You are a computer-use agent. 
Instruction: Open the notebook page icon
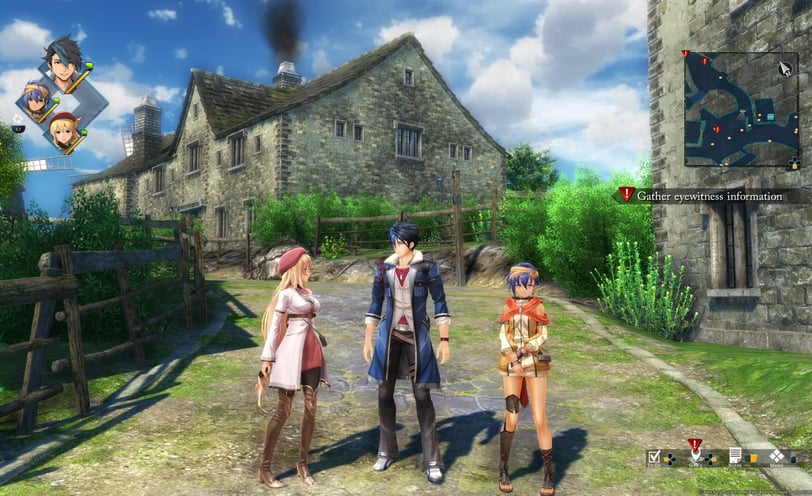(x=735, y=456)
